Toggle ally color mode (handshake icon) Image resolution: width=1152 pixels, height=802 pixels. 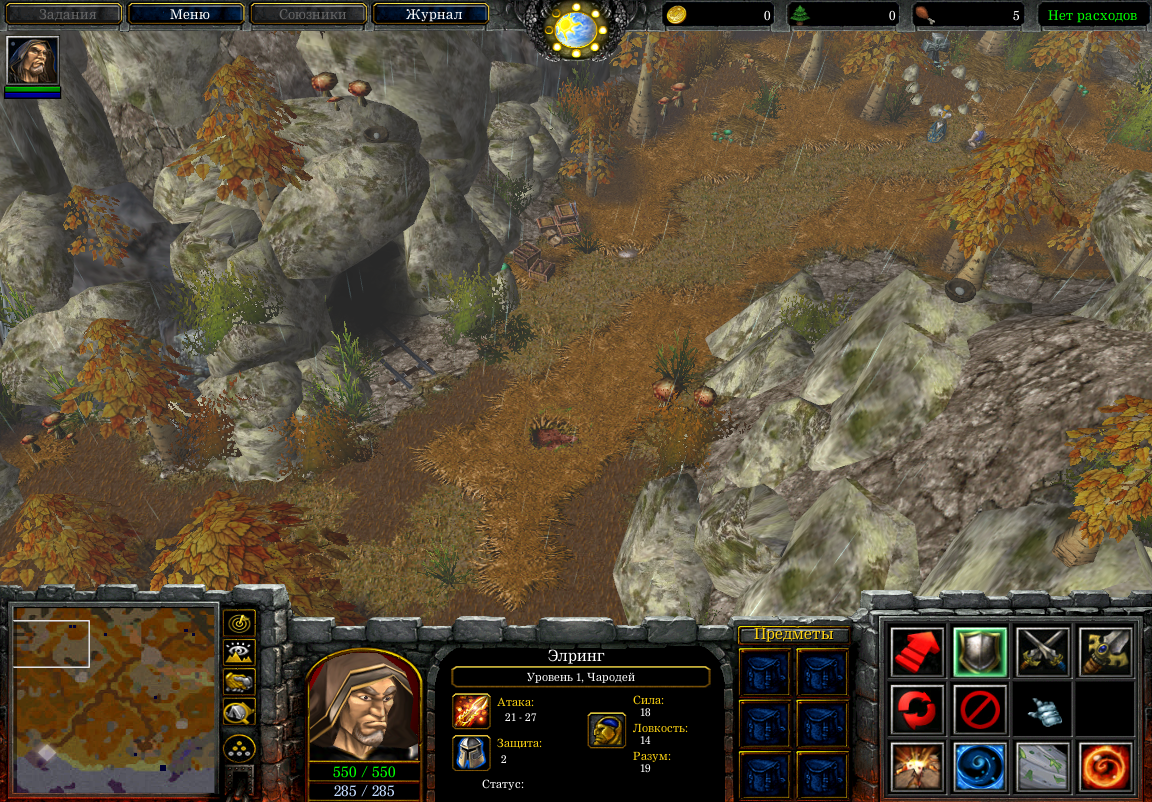click(x=239, y=682)
